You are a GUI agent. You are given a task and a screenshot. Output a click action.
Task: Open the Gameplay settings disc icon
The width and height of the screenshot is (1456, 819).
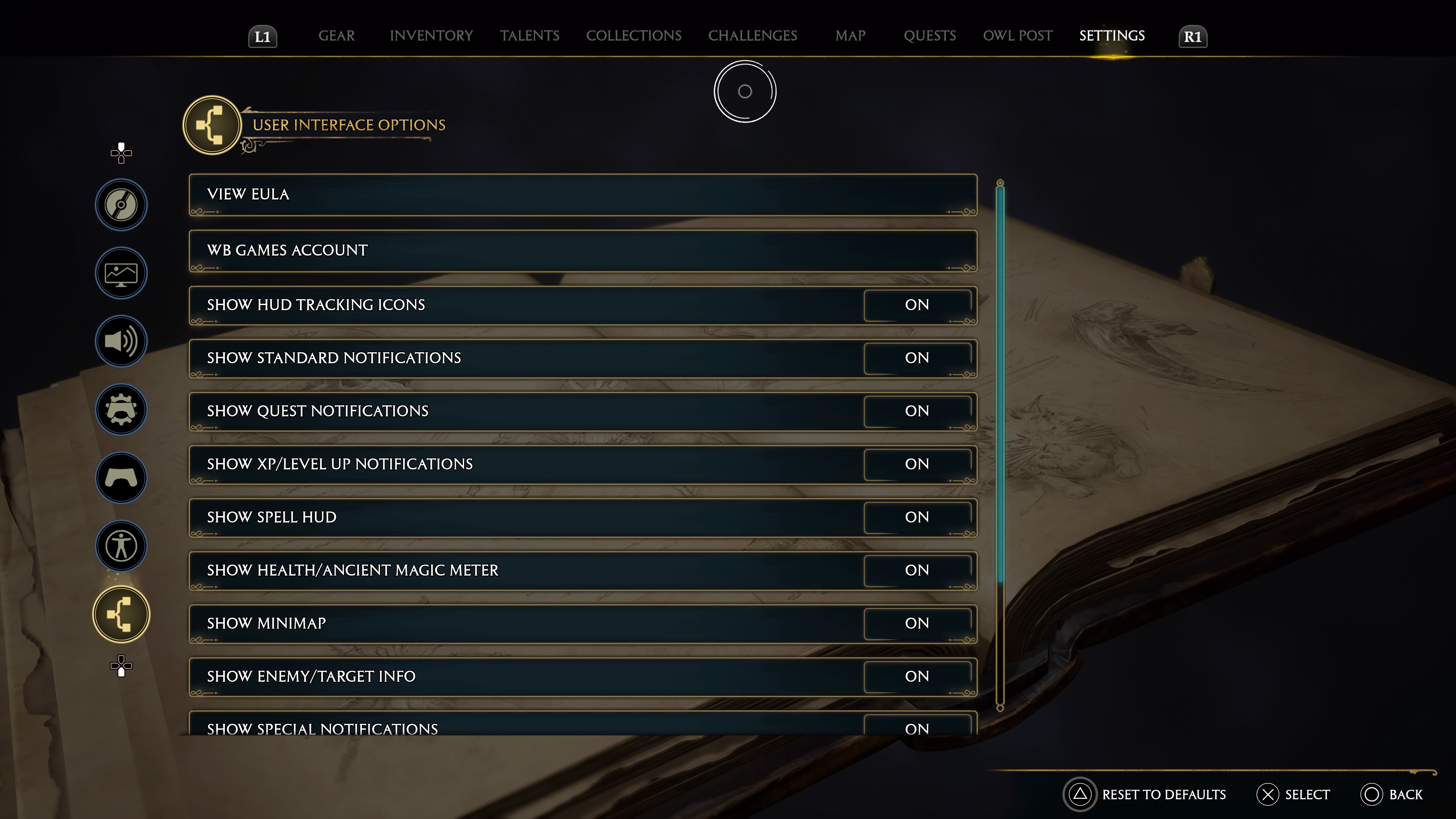pos(121,205)
